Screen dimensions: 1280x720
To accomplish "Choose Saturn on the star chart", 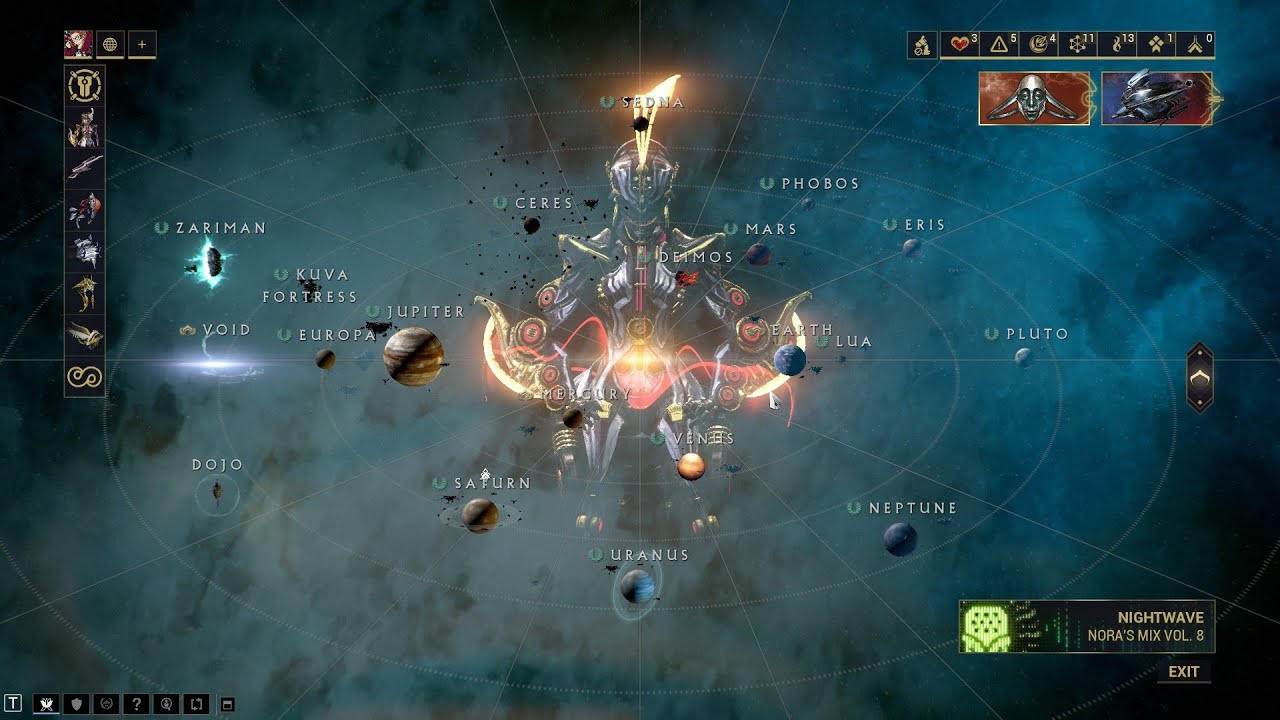I will (480, 515).
